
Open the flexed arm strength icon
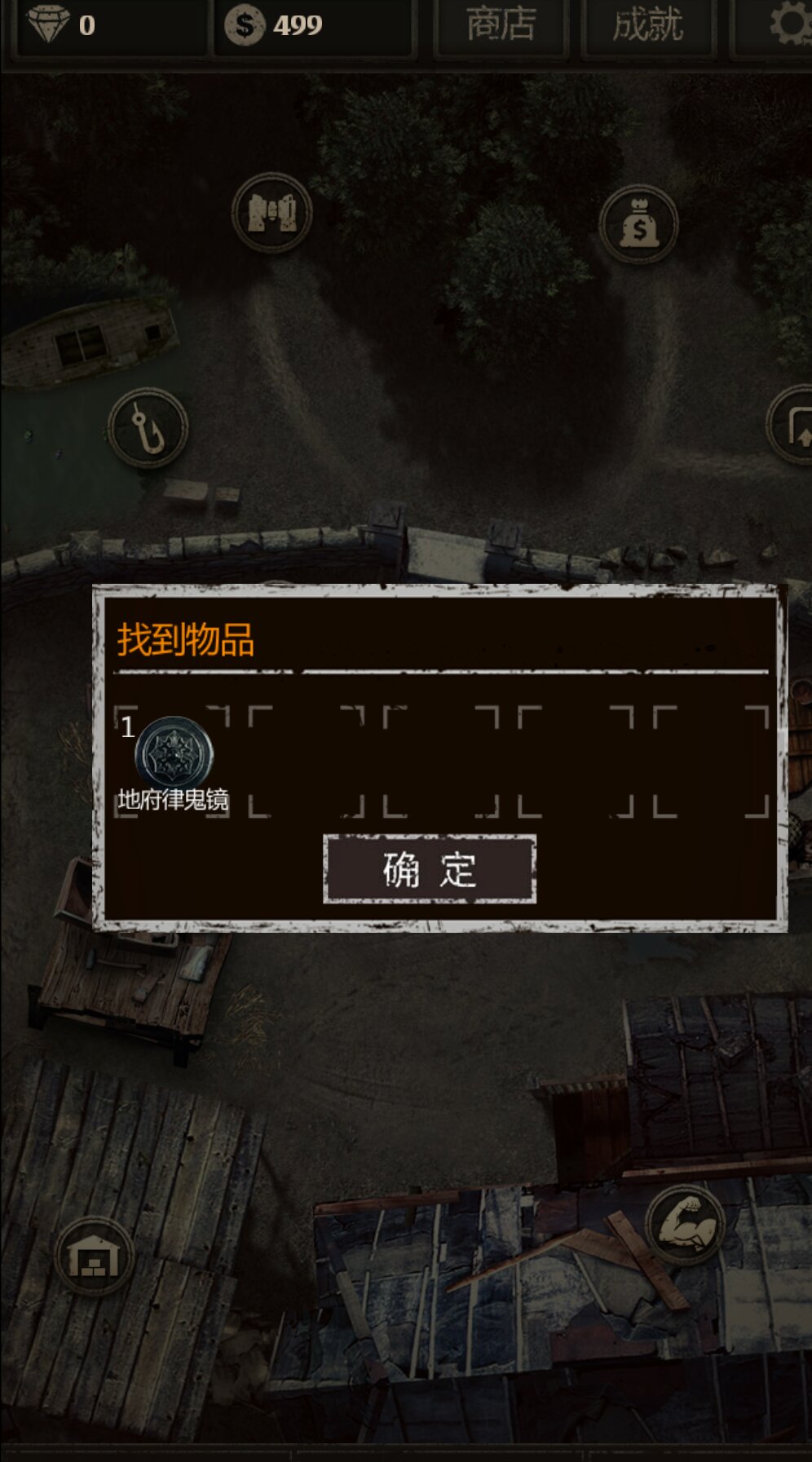pos(685,1224)
